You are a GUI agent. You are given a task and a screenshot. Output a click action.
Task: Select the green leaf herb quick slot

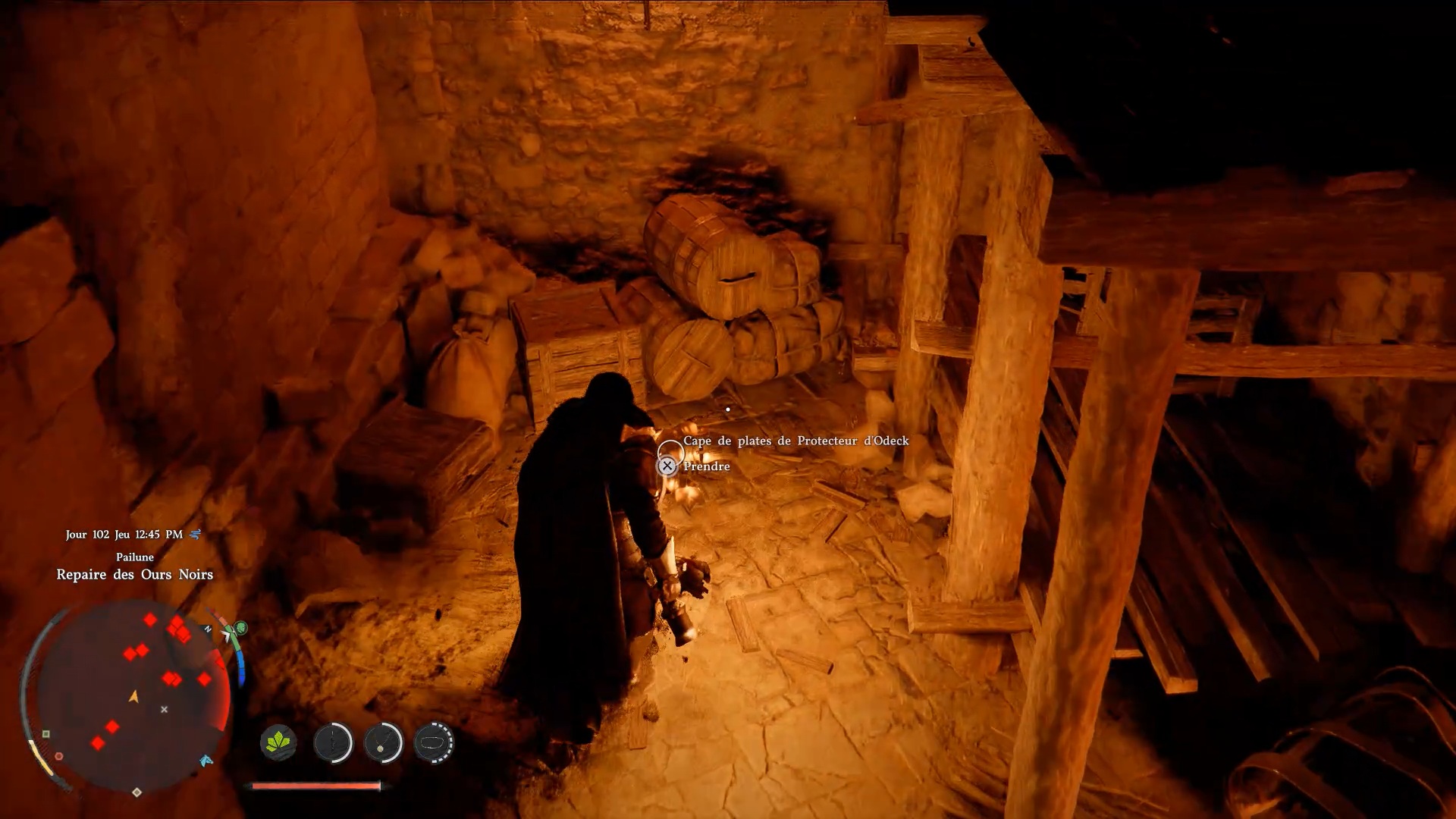278,742
